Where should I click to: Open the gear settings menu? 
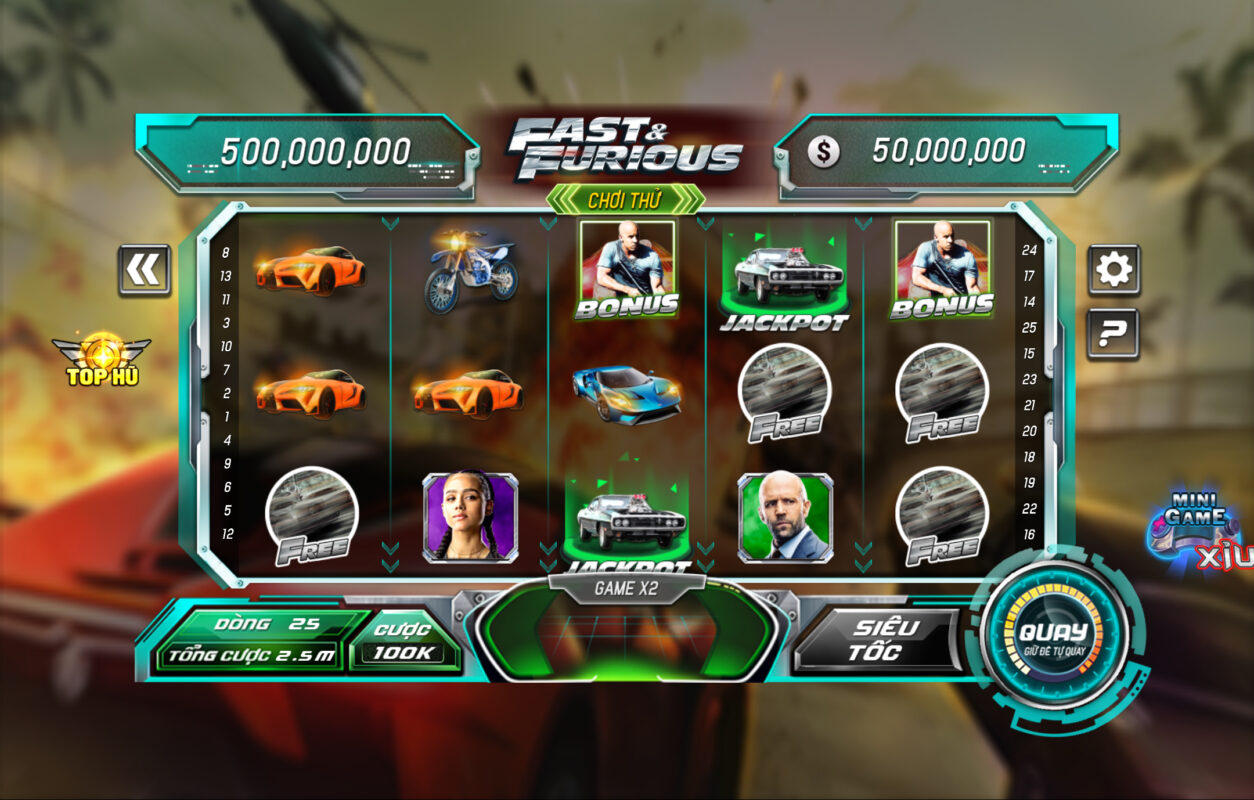(1113, 269)
